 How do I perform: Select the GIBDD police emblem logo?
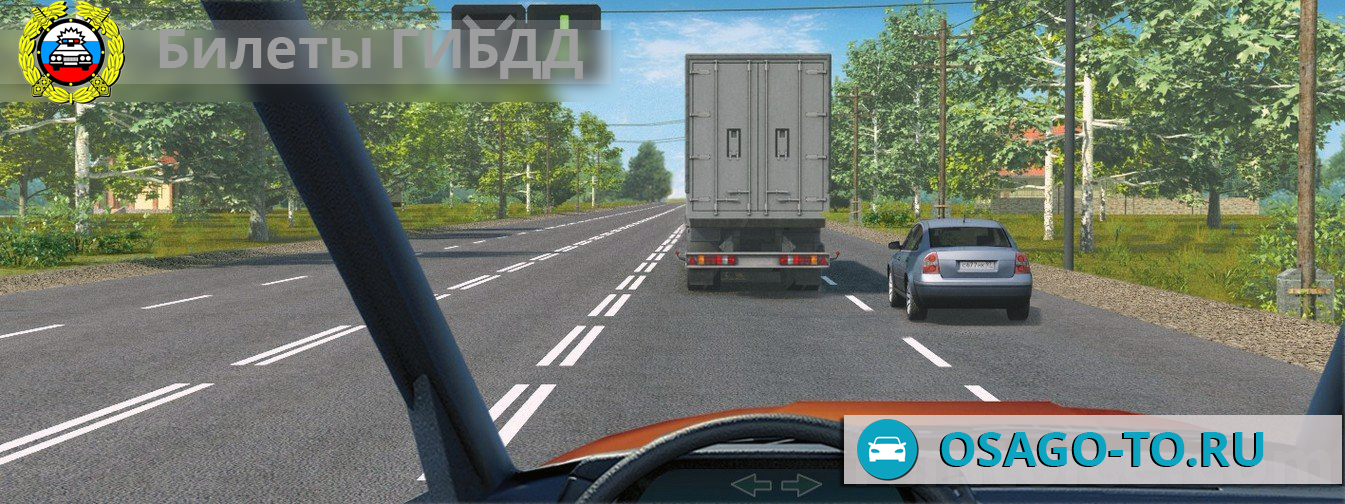(x=70, y=50)
